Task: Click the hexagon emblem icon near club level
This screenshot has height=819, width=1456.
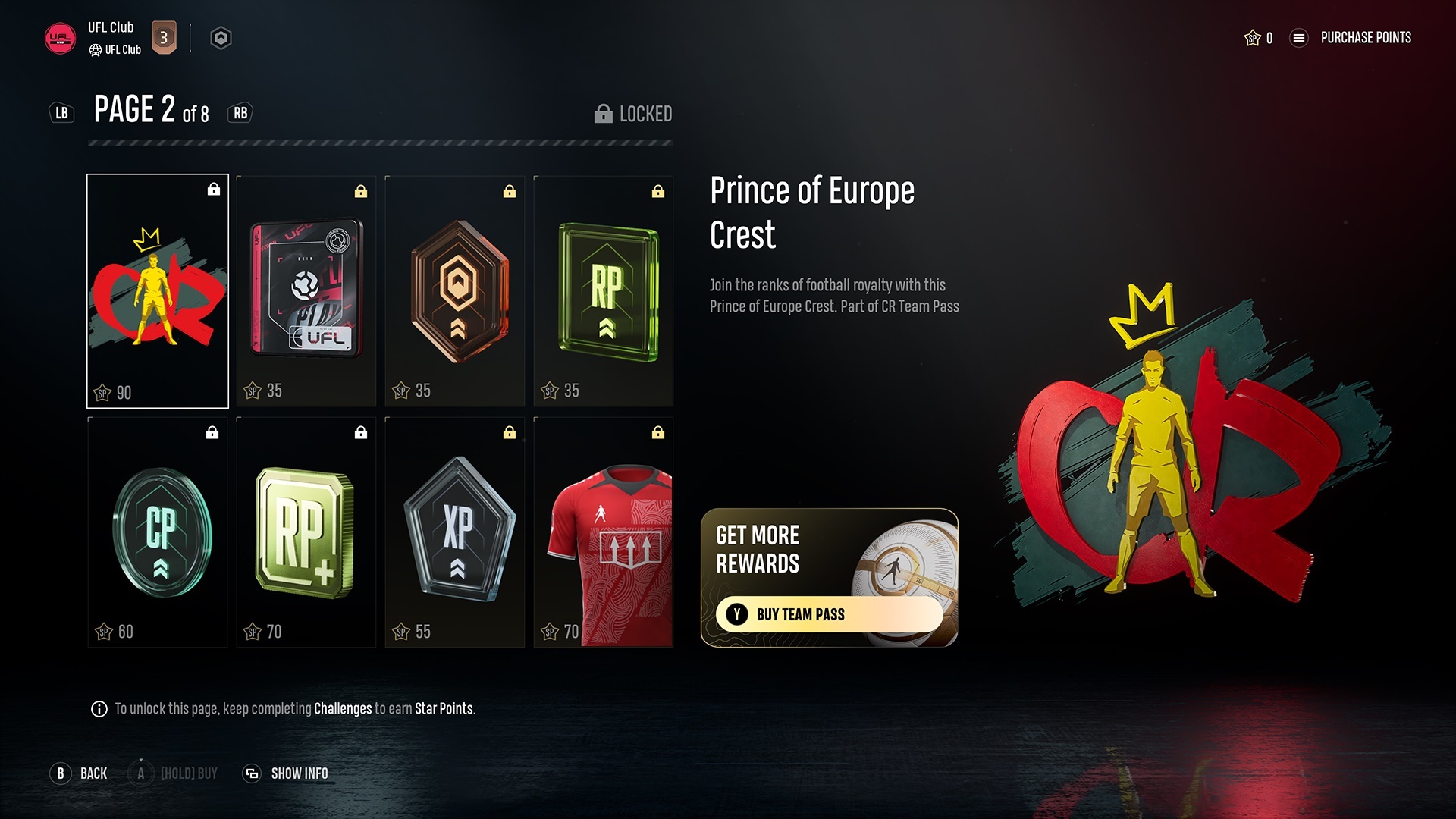Action: [221, 38]
